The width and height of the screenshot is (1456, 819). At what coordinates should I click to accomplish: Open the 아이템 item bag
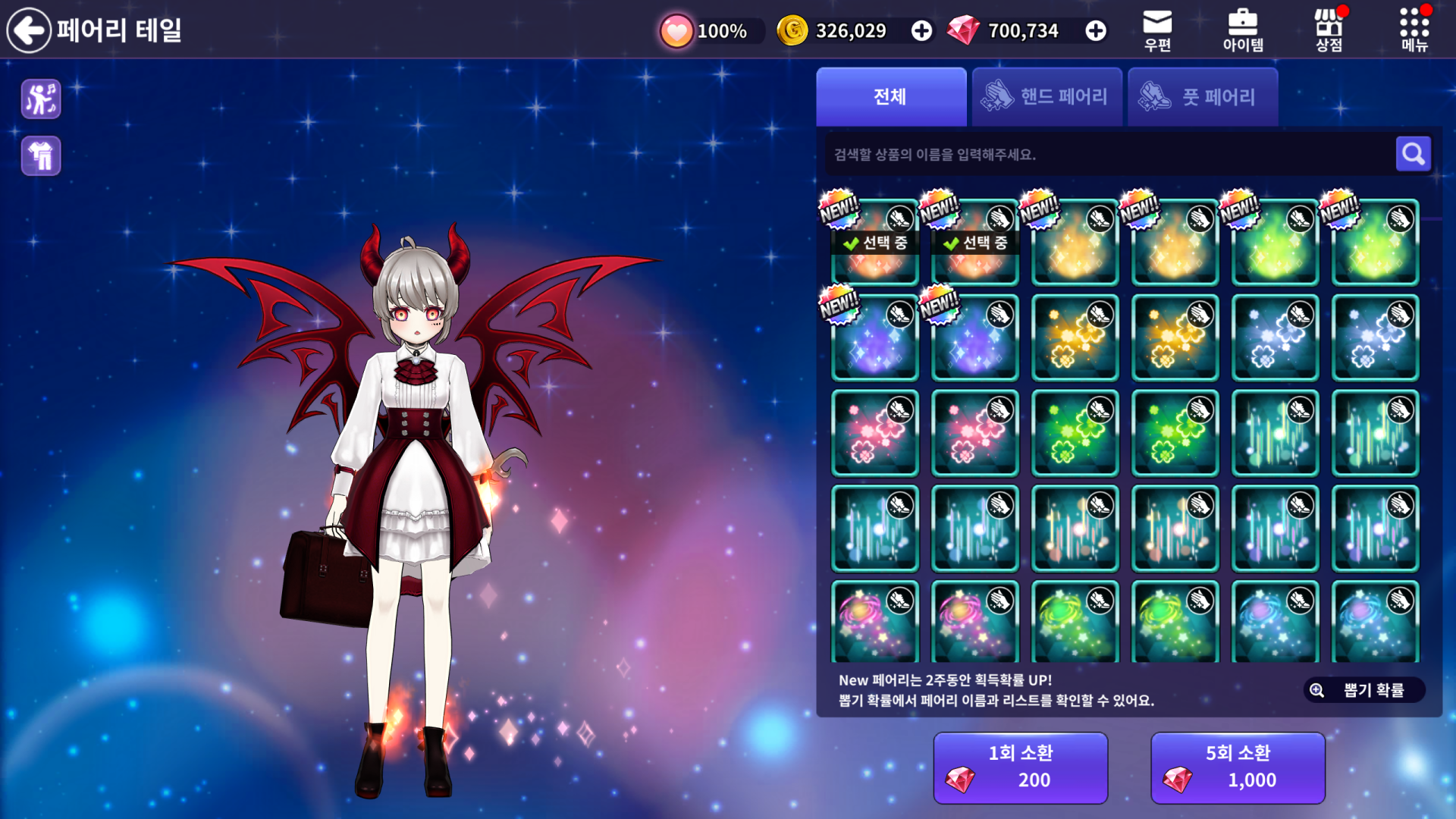[1243, 30]
